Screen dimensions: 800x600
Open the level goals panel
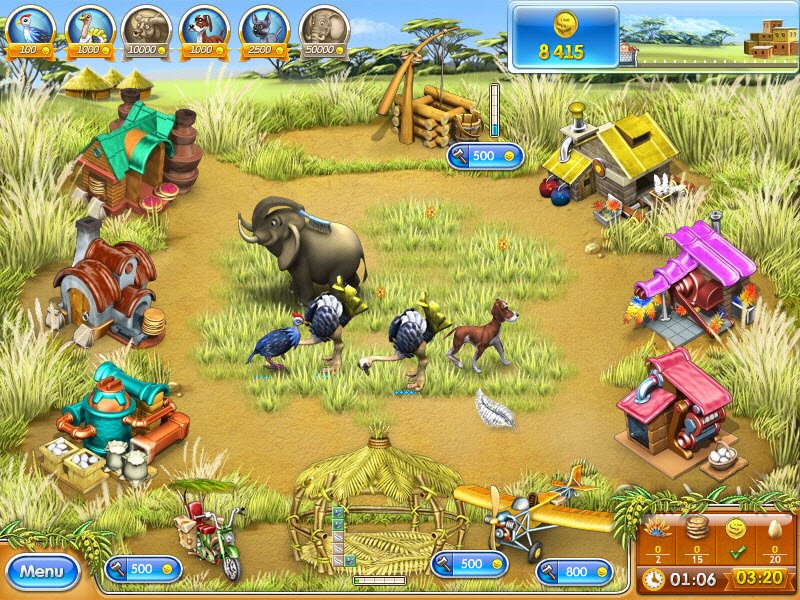(716, 536)
